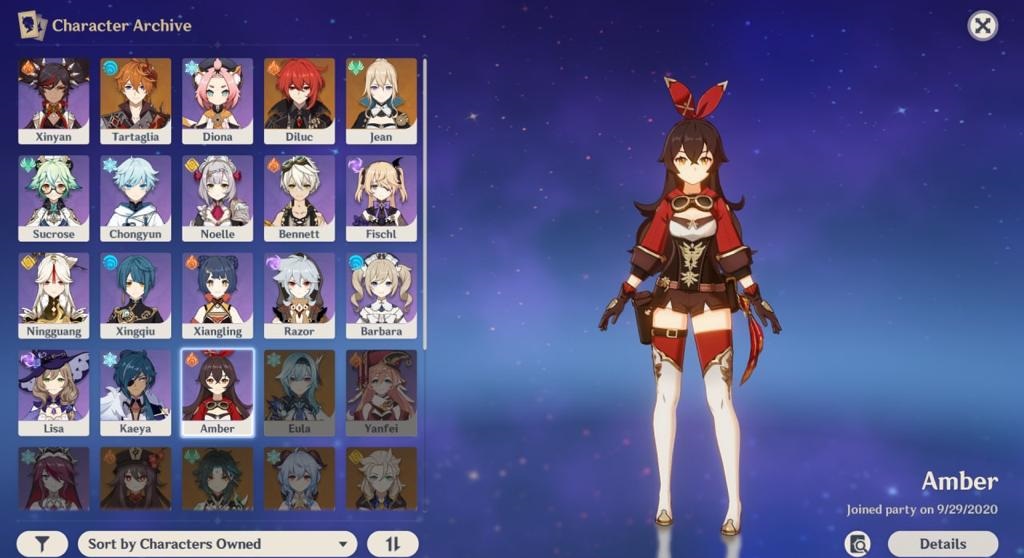Click the magnifier view button beside Details
This screenshot has width=1024, height=558.
coord(858,544)
